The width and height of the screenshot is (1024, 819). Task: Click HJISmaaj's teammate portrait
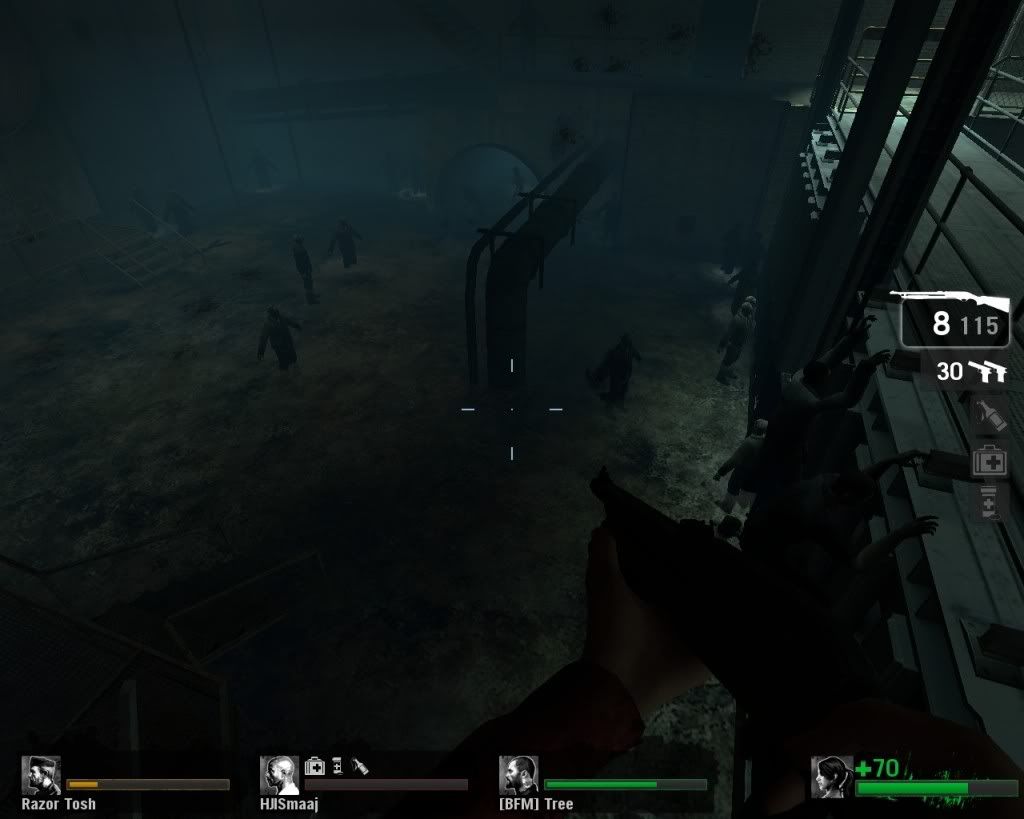[279, 775]
